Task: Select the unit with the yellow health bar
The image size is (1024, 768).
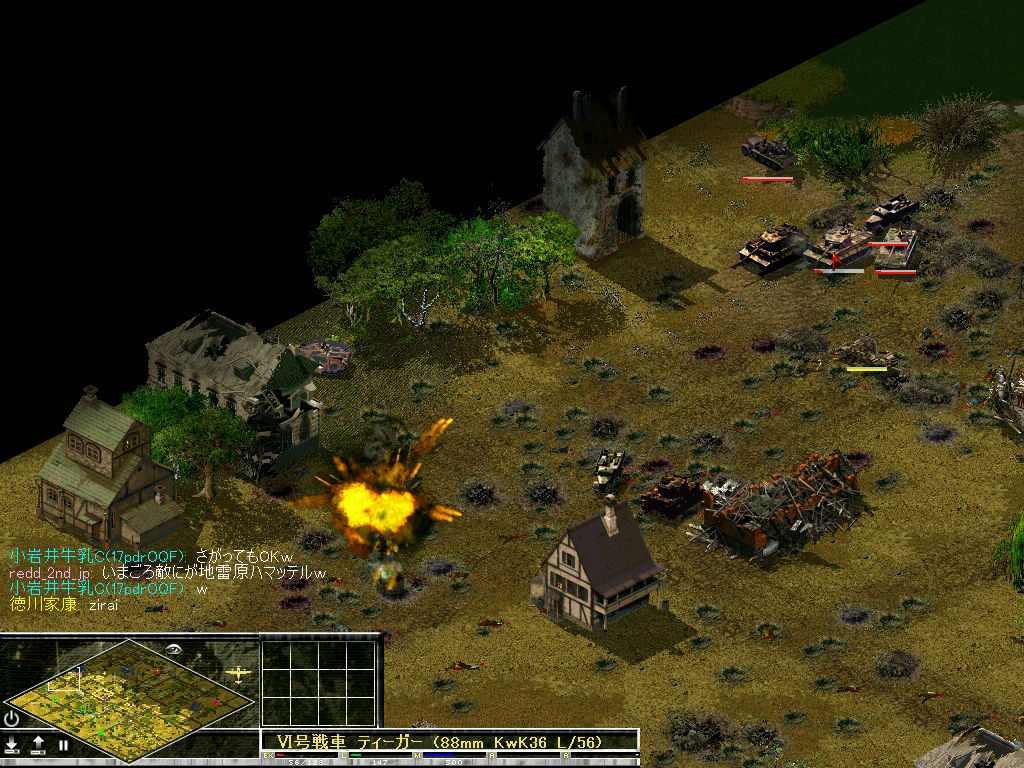Action: click(x=866, y=352)
